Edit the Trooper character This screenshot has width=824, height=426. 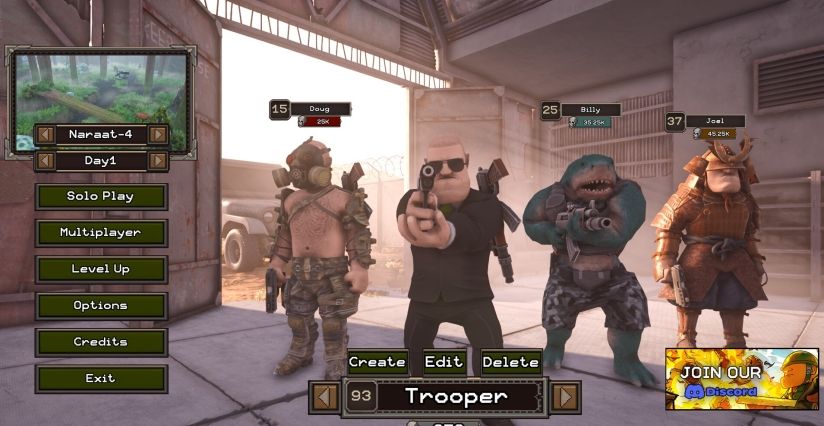[x=444, y=362]
